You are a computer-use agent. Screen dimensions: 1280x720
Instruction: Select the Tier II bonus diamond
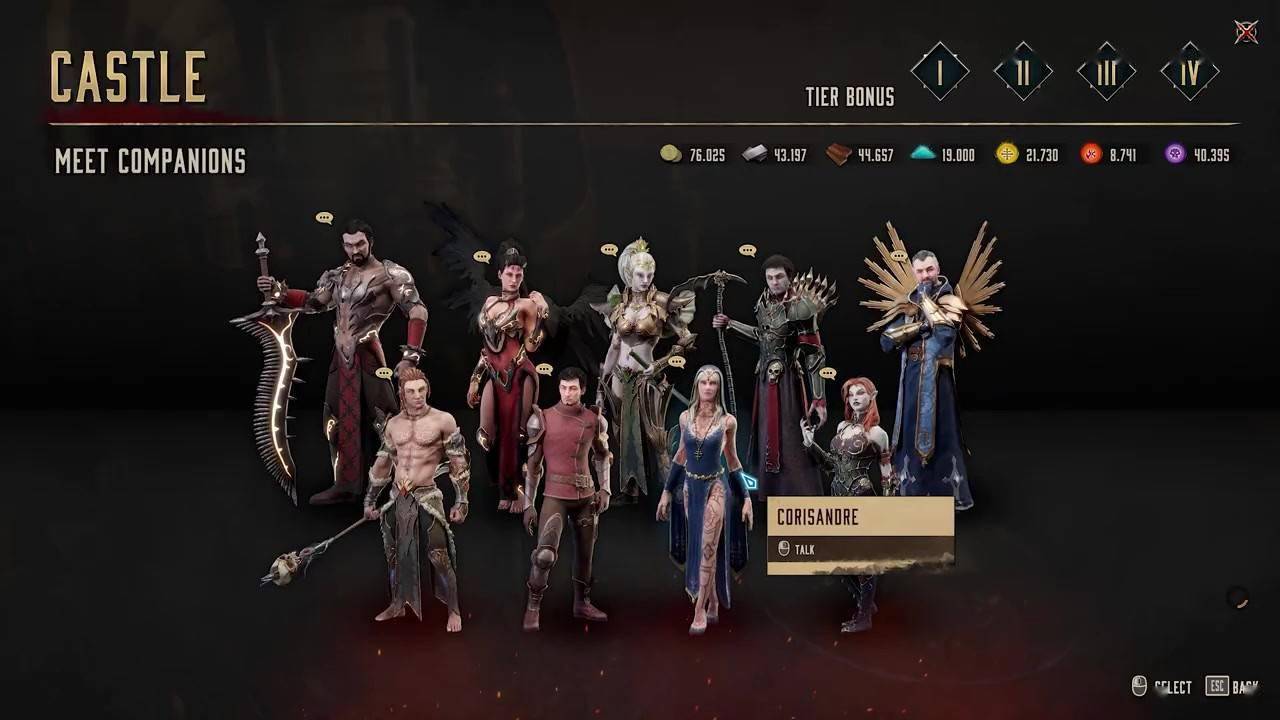coord(1023,72)
